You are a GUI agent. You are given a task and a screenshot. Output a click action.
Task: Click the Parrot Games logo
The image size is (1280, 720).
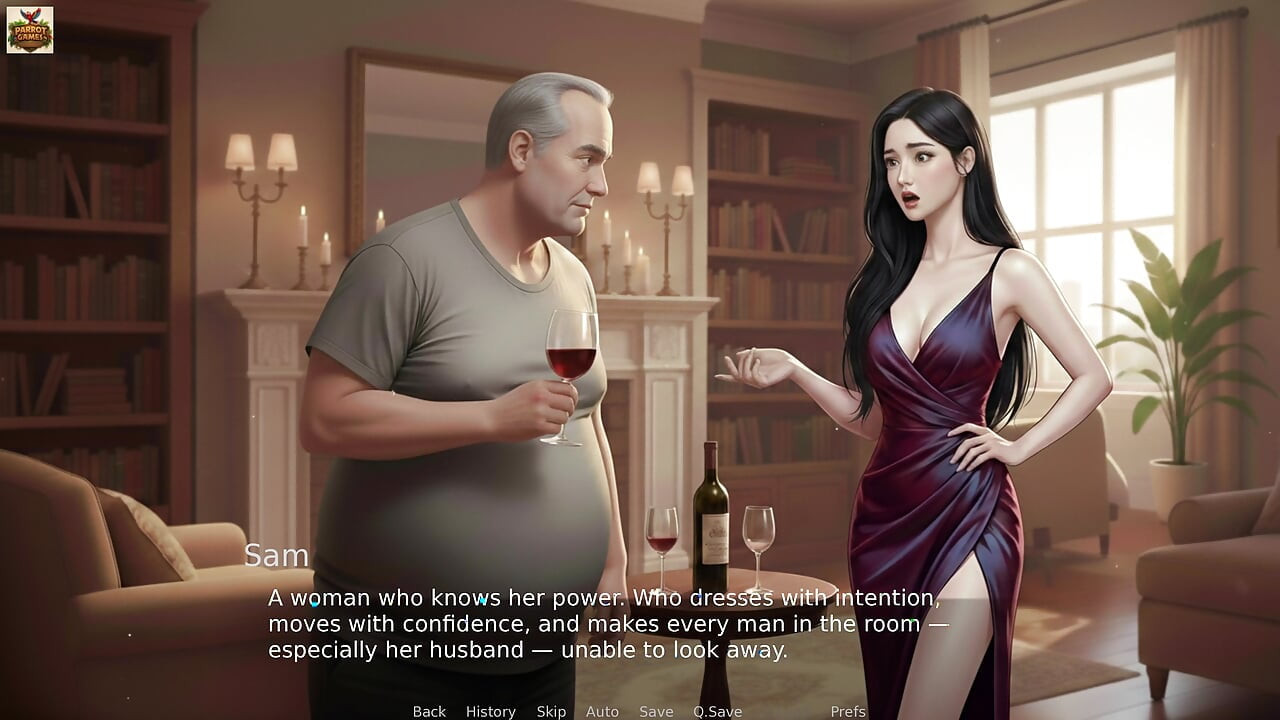pyautogui.click(x=32, y=28)
